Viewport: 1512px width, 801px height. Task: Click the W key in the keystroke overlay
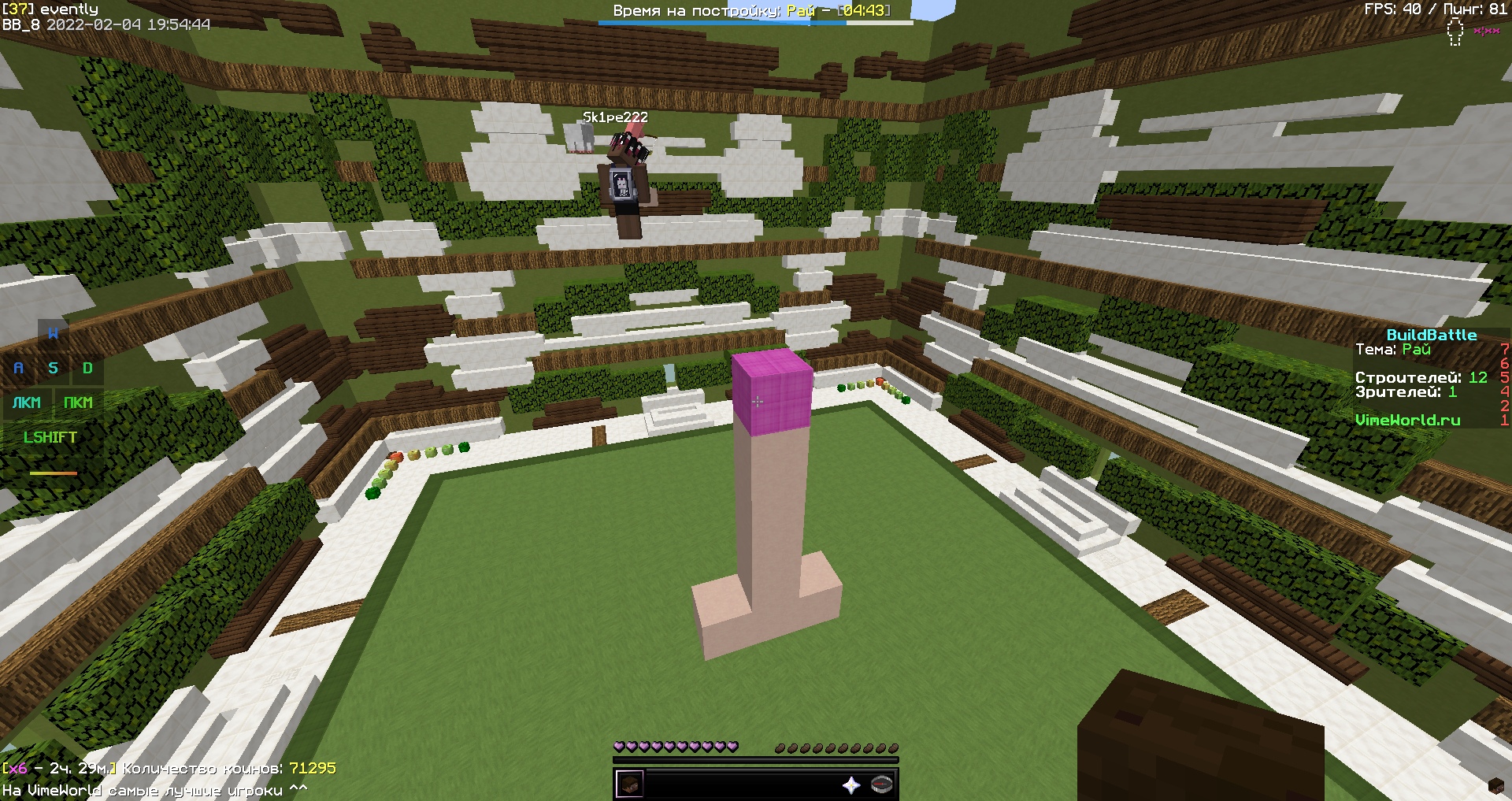pyautogui.click(x=53, y=333)
